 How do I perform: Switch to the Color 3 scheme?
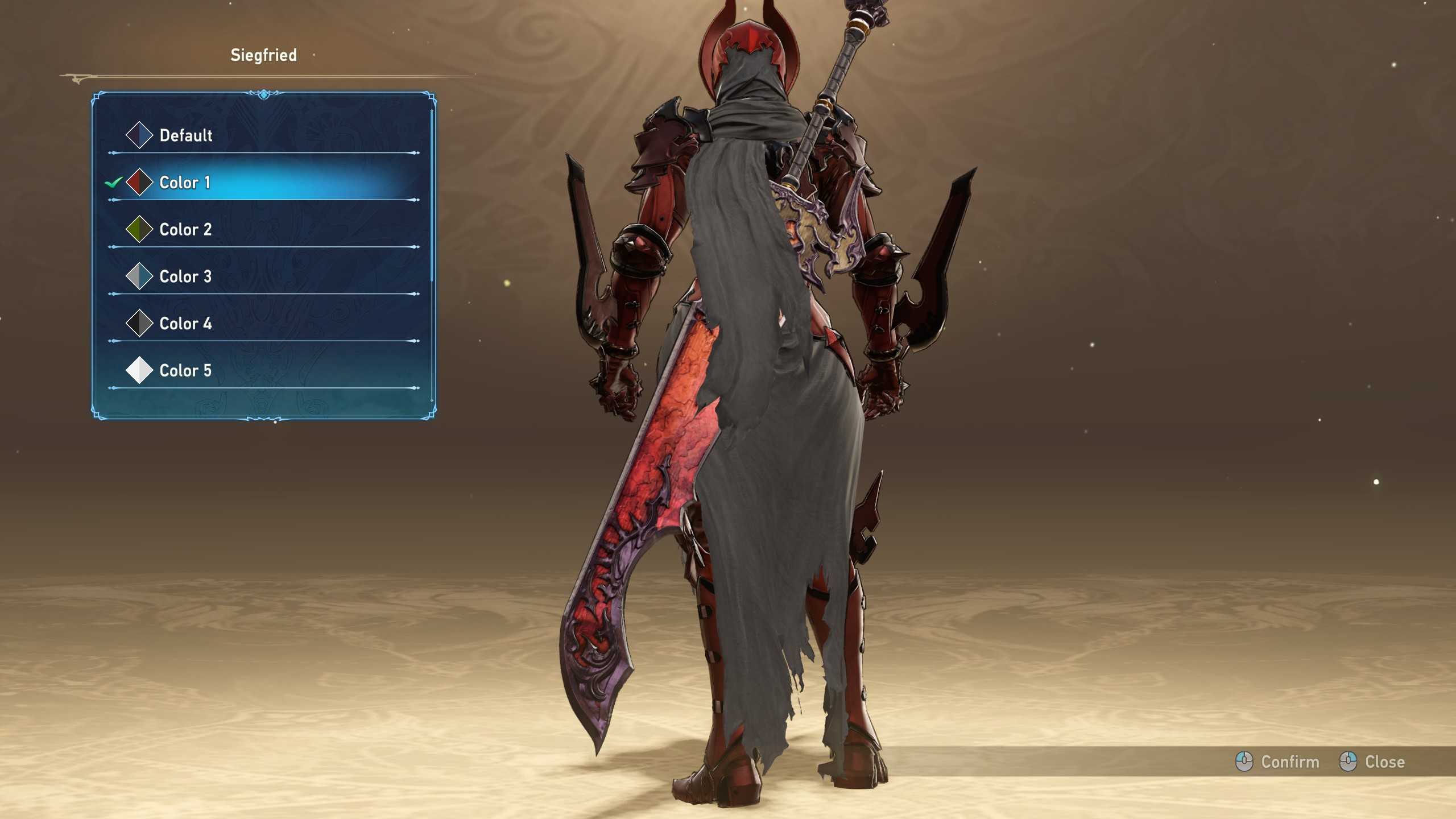[185, 277]
